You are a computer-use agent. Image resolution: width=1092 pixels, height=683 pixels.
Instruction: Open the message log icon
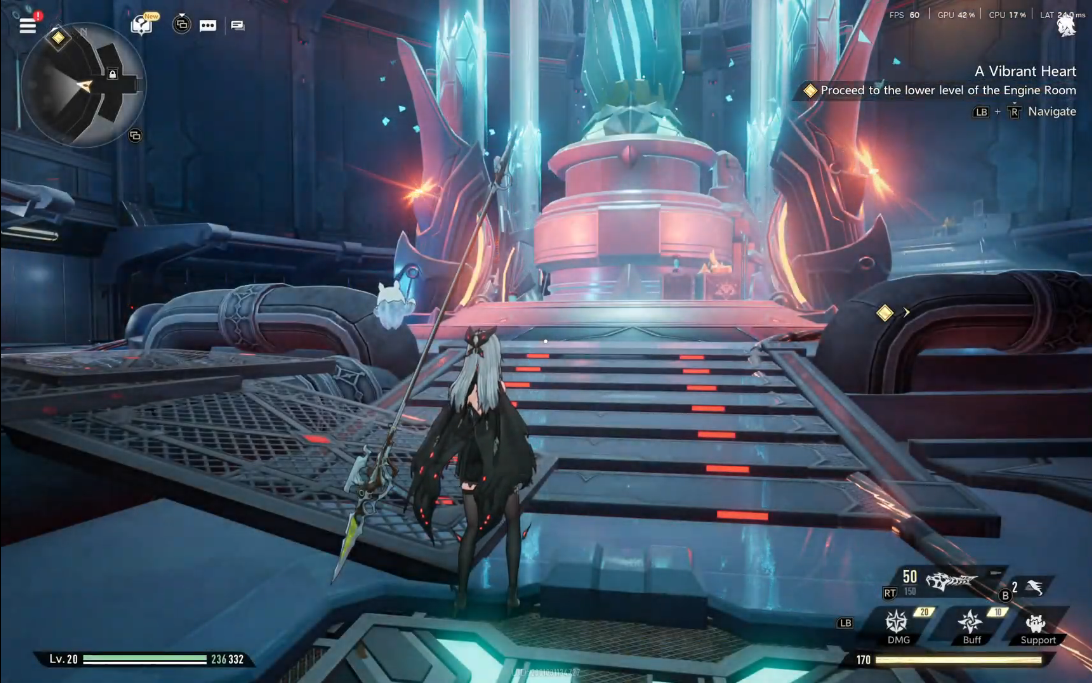click(237, 26)
